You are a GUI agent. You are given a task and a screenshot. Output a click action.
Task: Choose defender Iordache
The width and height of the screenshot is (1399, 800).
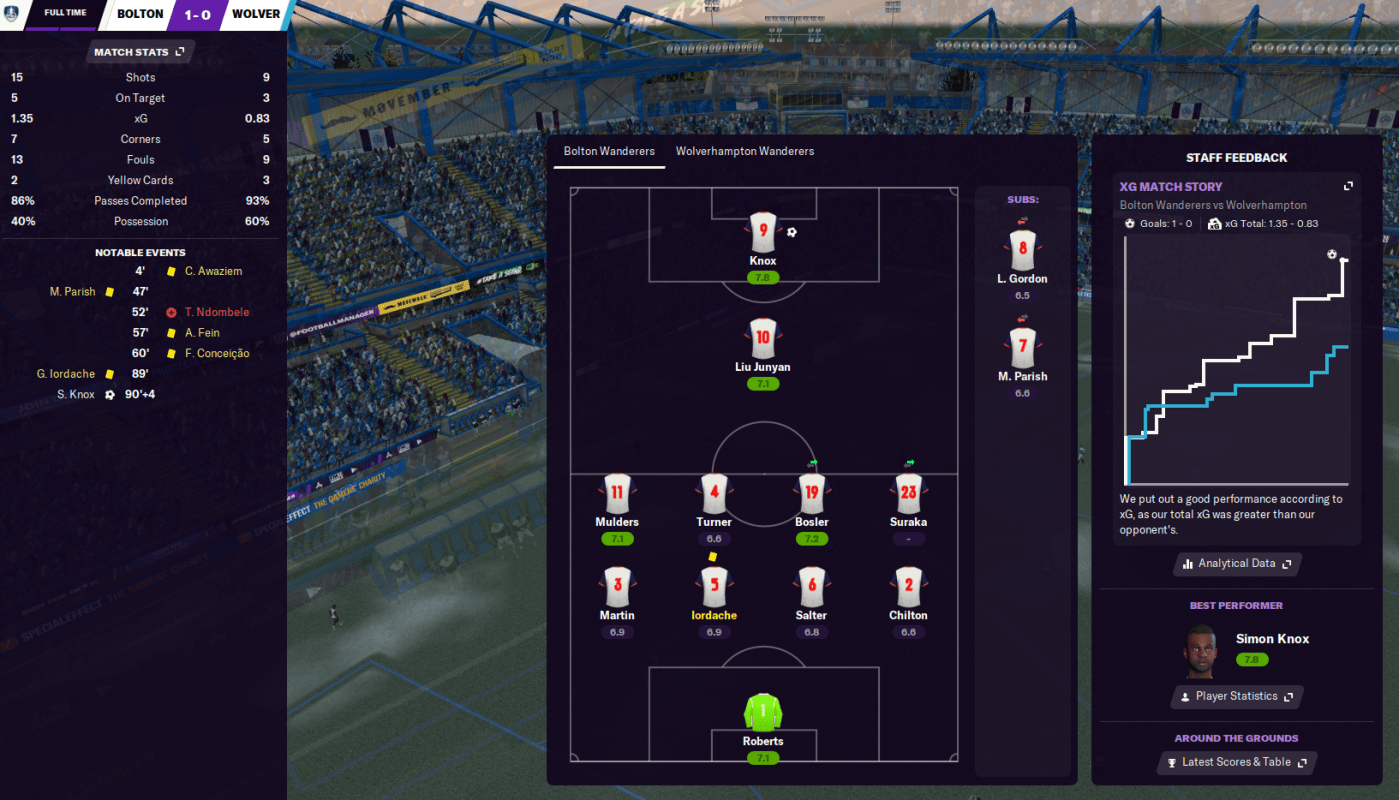point(714,586)
